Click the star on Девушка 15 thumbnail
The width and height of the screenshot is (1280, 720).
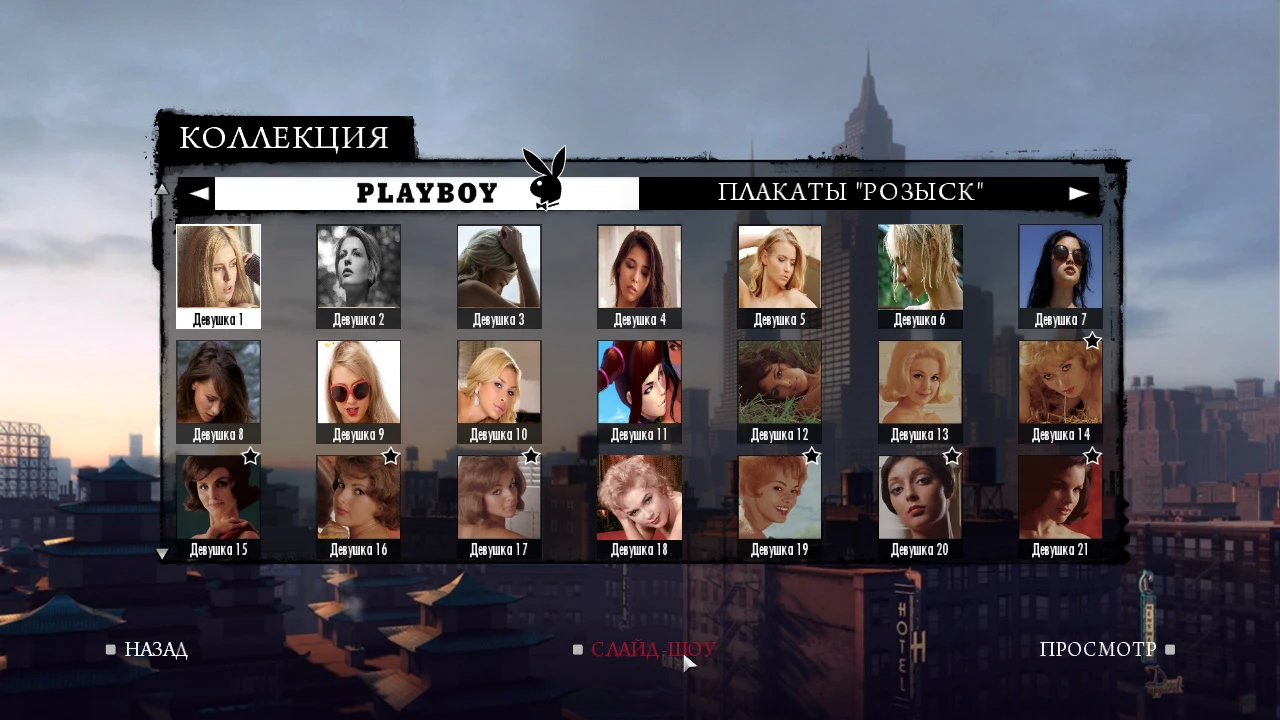[x=251, y=457]
